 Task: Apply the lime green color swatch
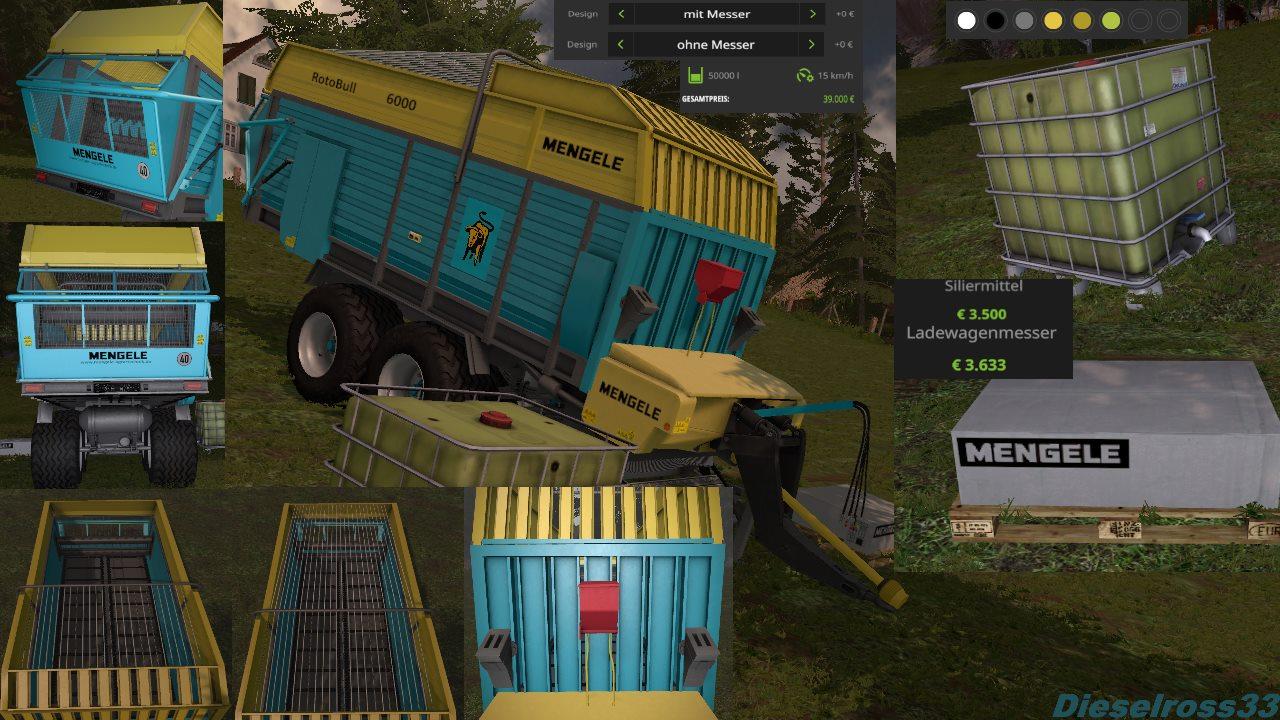pos(1111,20)
